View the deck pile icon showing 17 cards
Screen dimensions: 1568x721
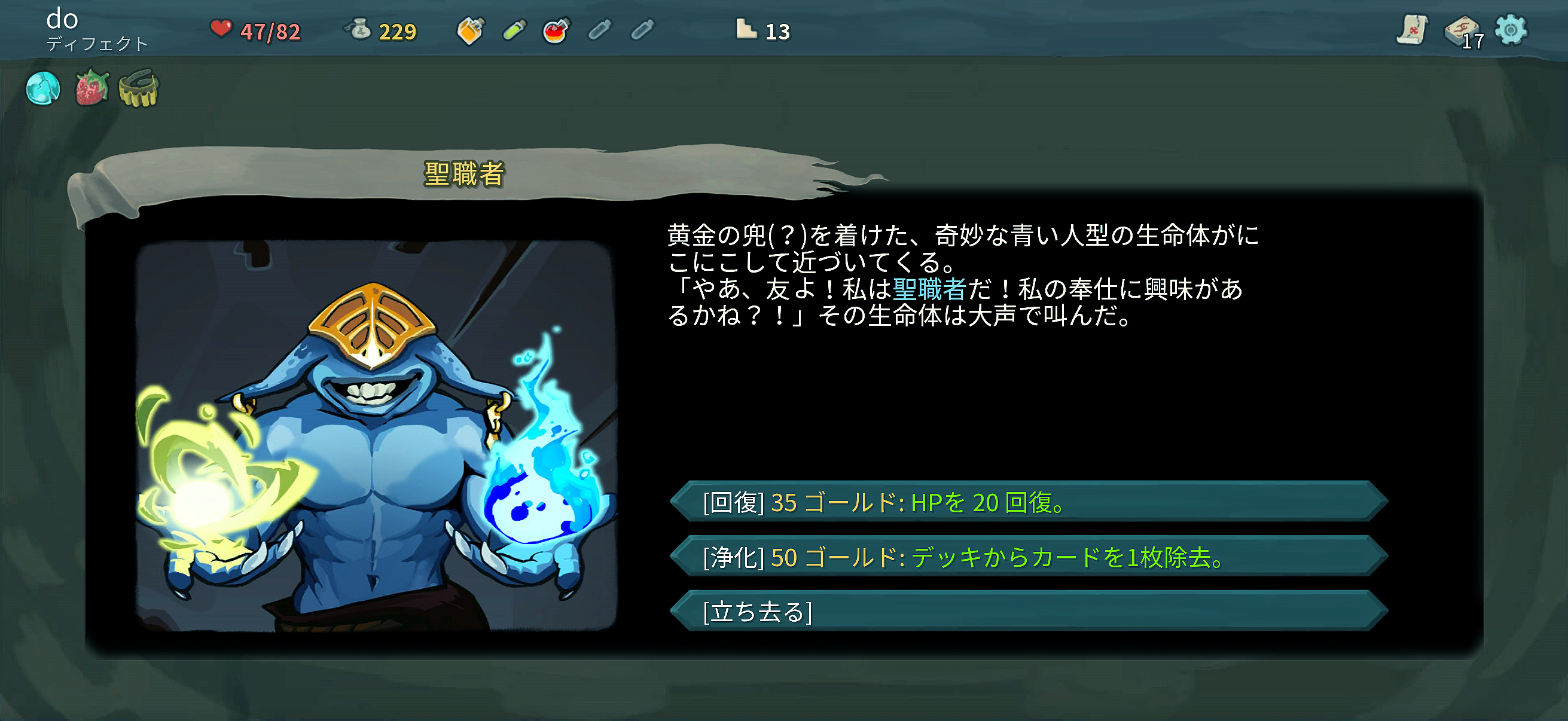point(1462,30)
